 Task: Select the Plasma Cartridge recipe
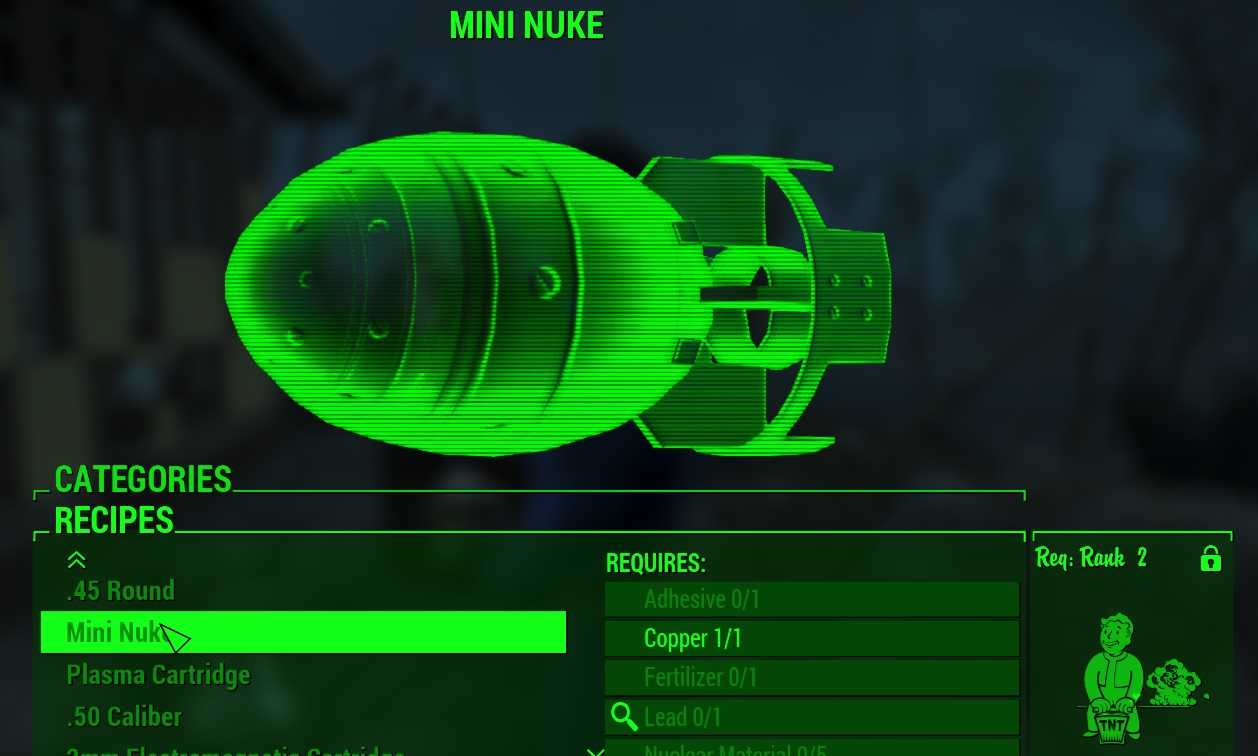pyautogui.click(x=158, y=675)
